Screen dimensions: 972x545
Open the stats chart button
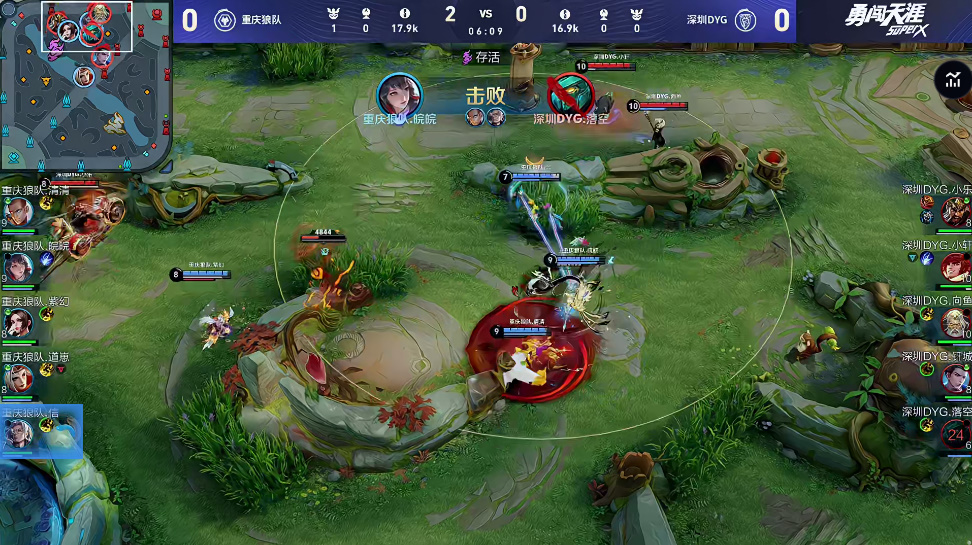click(949, 80)
